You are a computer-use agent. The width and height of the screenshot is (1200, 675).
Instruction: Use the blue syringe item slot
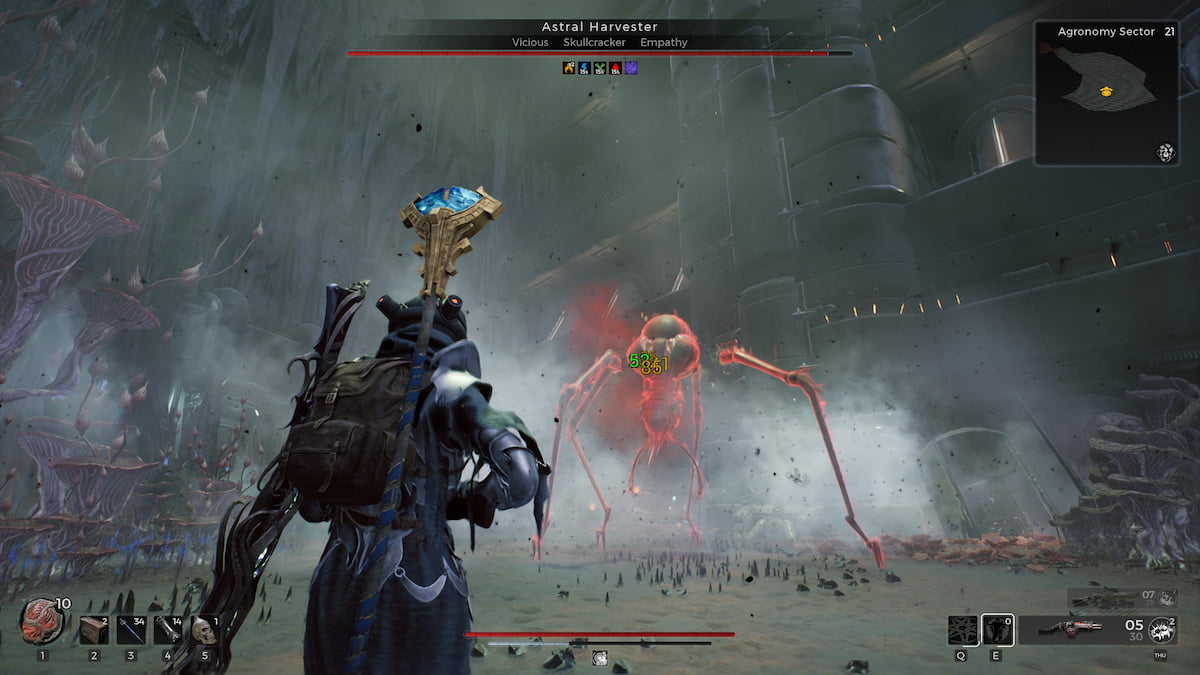pyautogui.click(x=131, y=630)
